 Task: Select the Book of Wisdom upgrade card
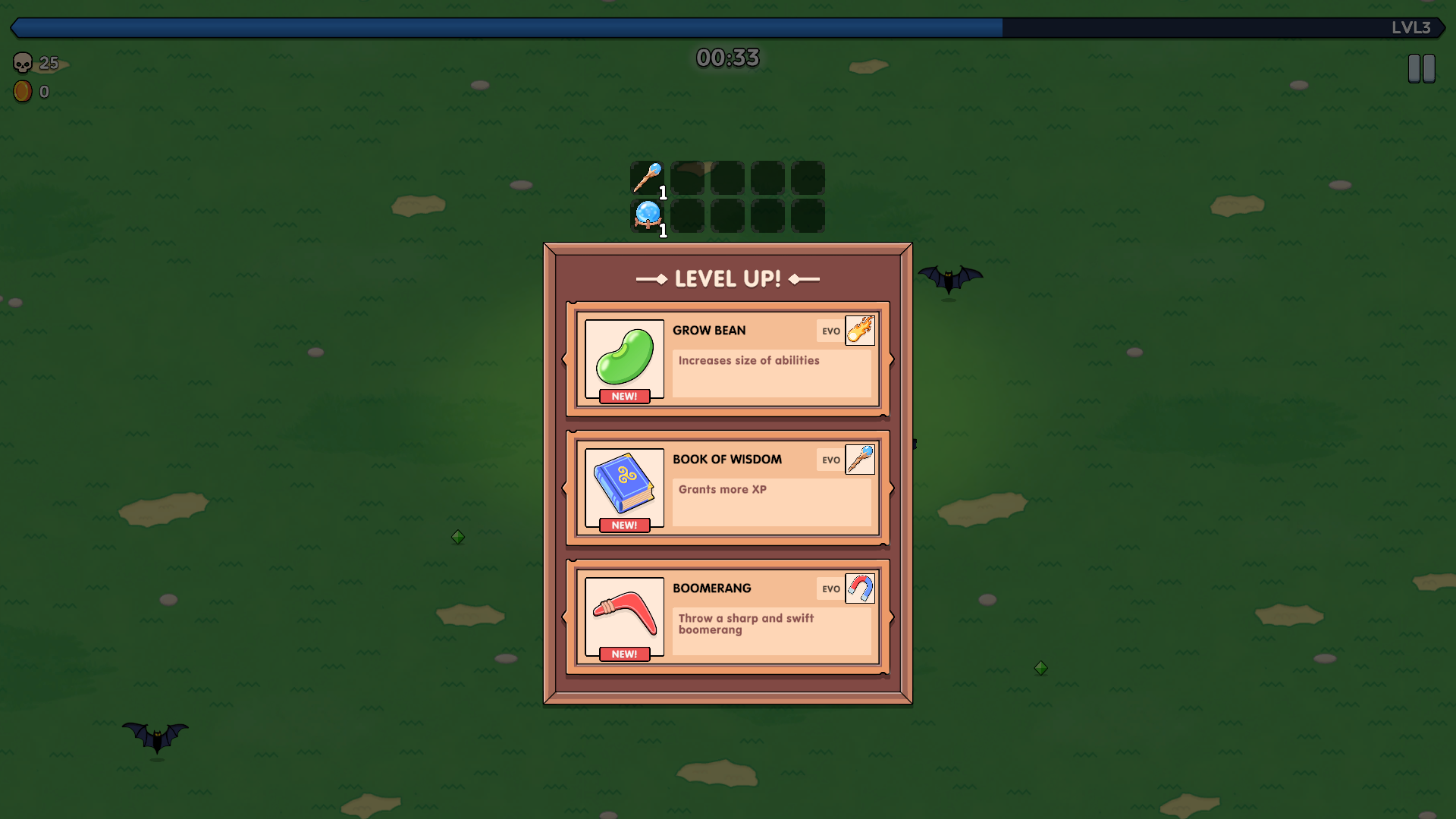pyautogui.click(x=726, y=488)
